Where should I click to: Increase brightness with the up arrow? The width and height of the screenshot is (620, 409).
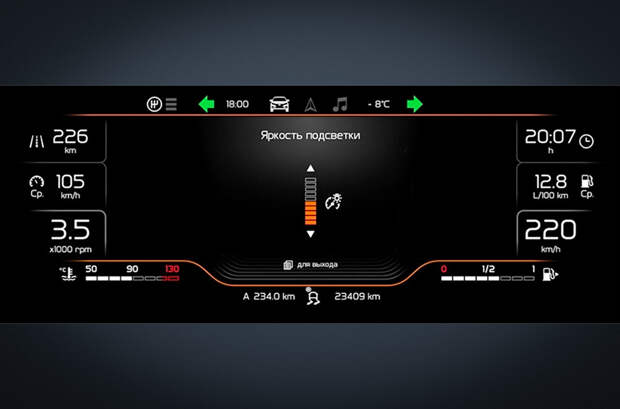(310, 169)
